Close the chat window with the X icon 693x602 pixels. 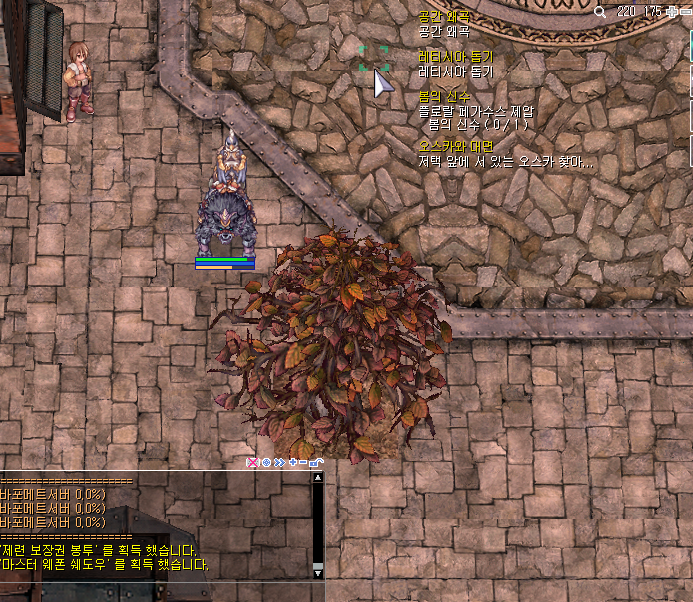[252, 463]
